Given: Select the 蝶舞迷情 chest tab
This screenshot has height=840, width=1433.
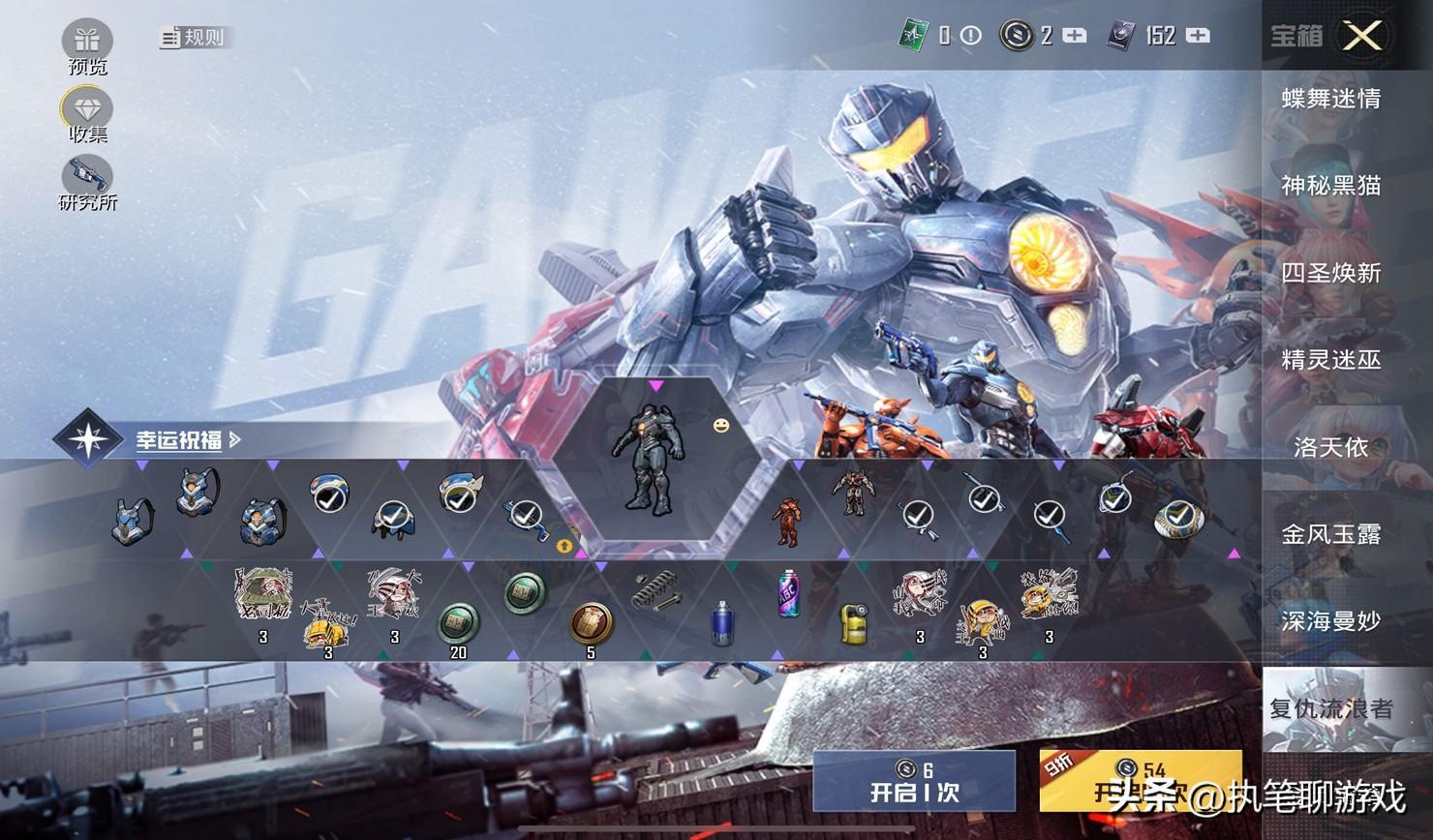Looking at the screenshot, I should pyautogui.click(x=1330, y=99).
